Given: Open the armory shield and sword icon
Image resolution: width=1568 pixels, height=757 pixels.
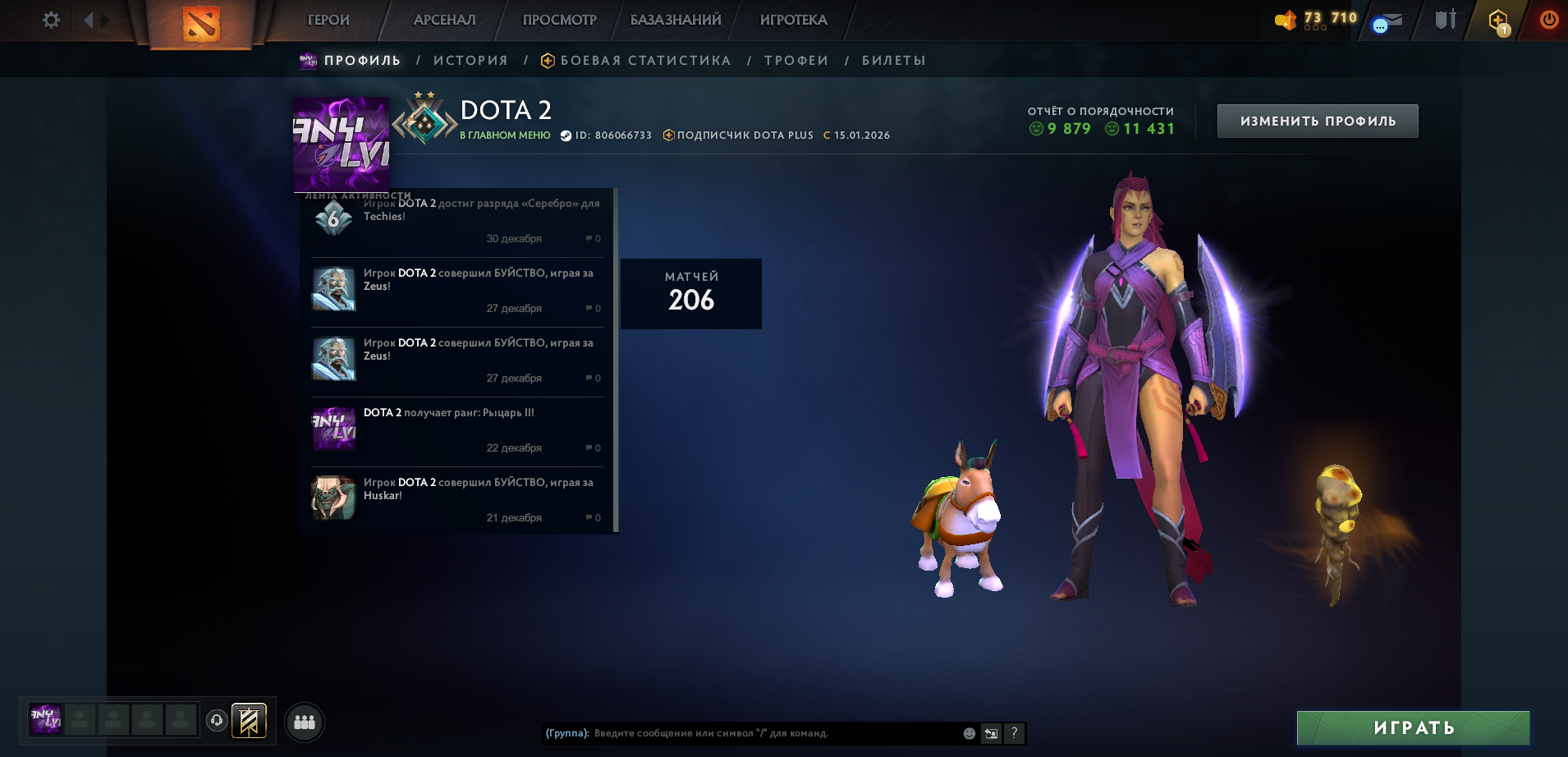Looking at the screenshot, I should coord(1446,18).
